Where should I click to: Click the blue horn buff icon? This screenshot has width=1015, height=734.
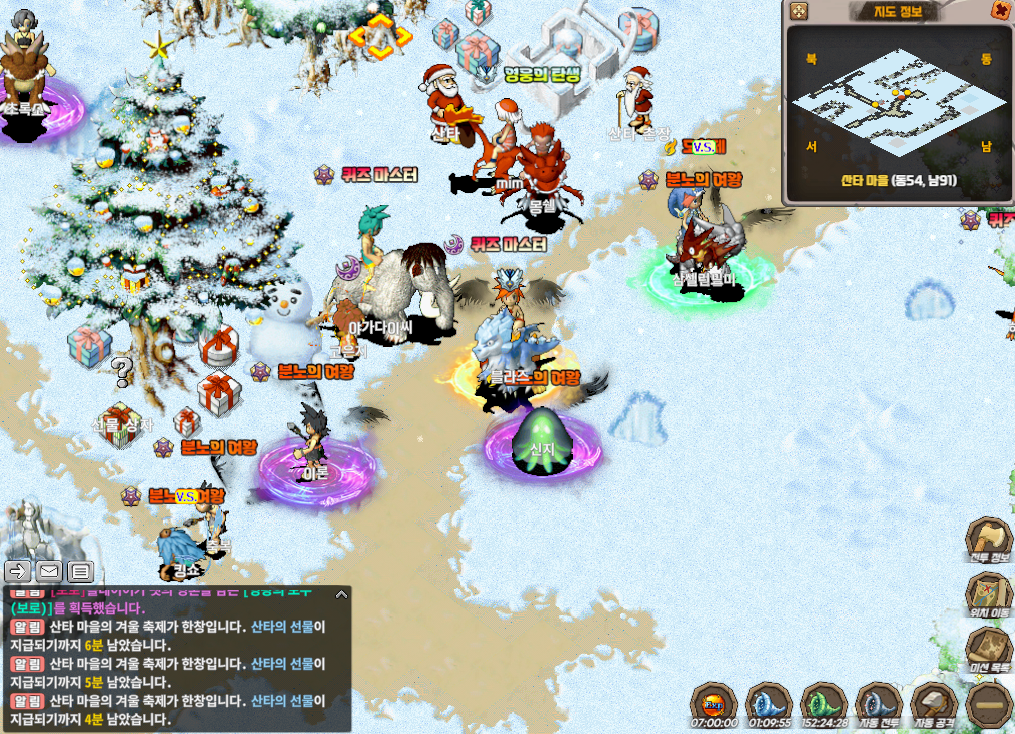tap(769, 704)
